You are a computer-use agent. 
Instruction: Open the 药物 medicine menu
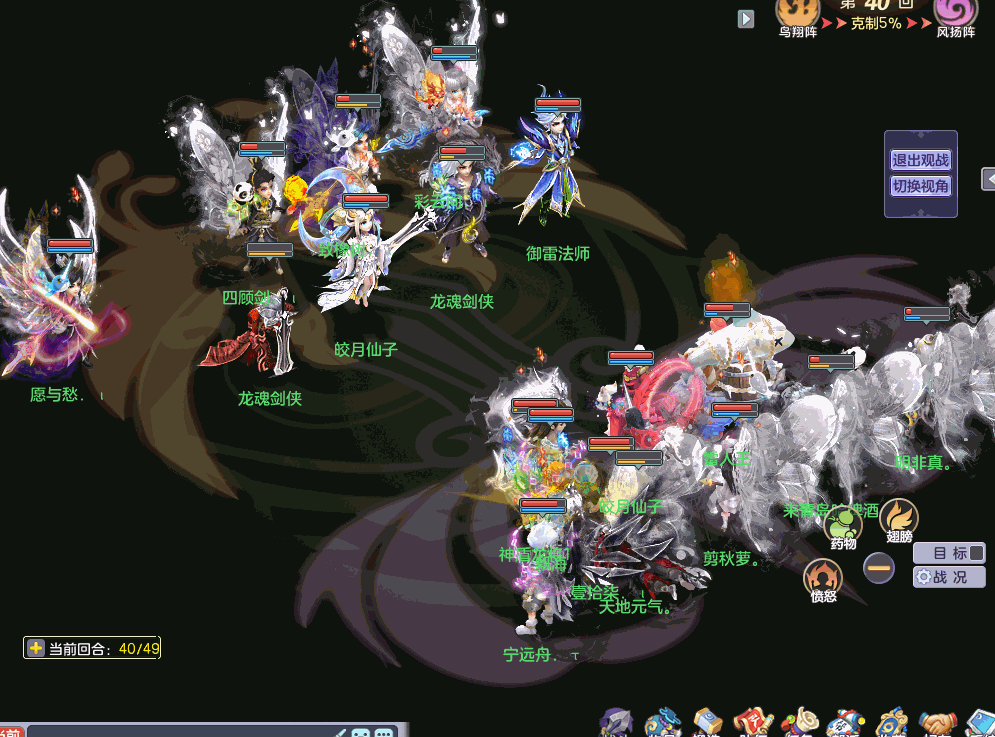pyautogui.click(x=844, y=524)
